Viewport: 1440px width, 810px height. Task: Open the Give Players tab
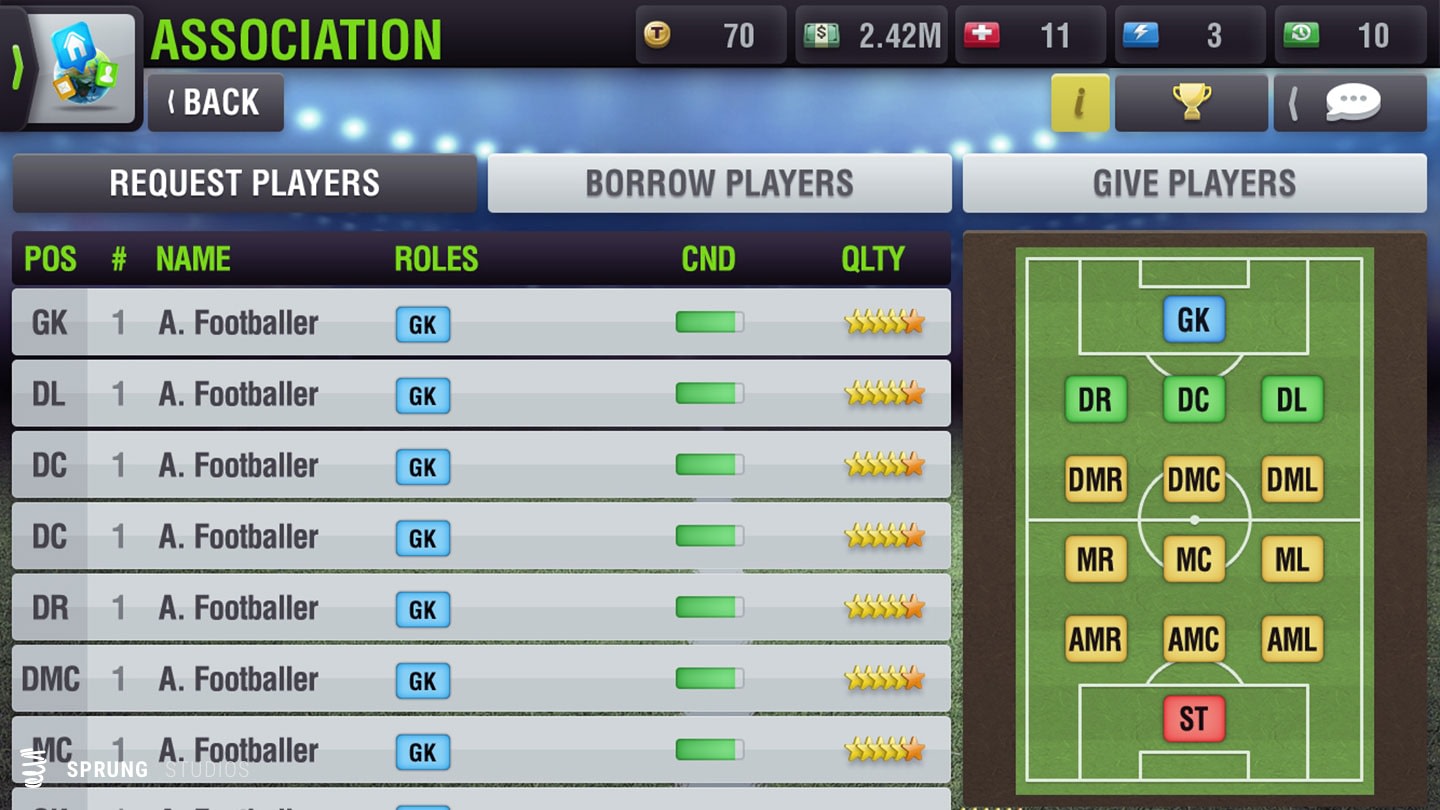(x=1194, y=183)
